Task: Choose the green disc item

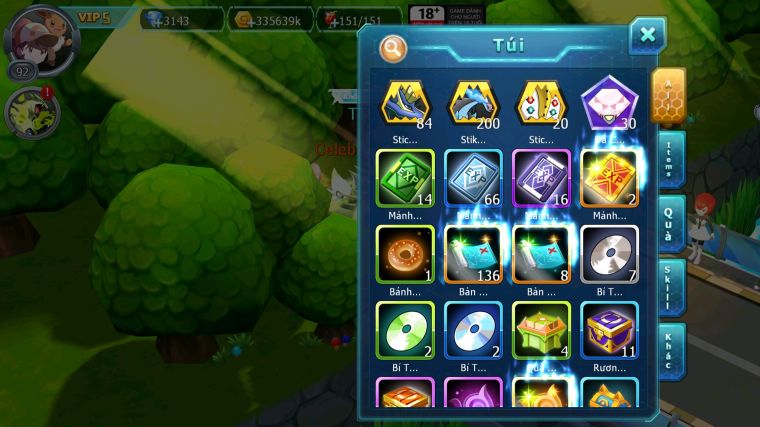Action: 405,329
